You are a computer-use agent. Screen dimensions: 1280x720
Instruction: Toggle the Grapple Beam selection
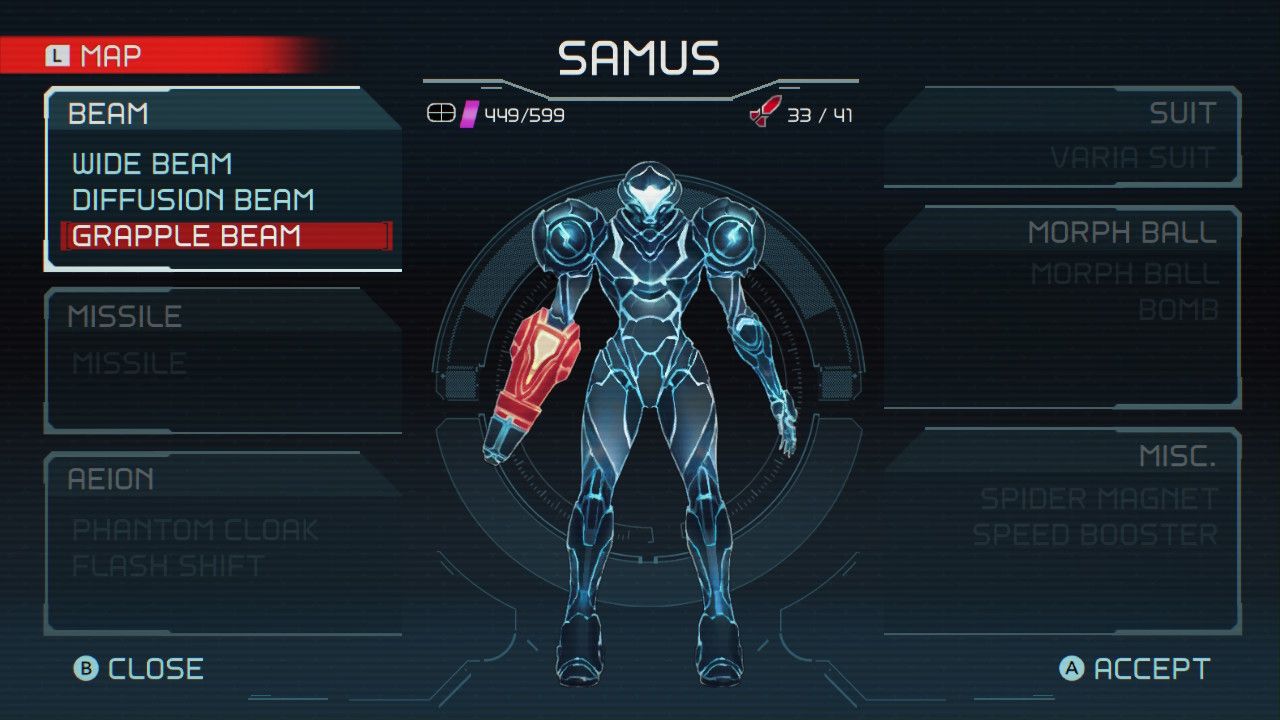click(185, 236)
